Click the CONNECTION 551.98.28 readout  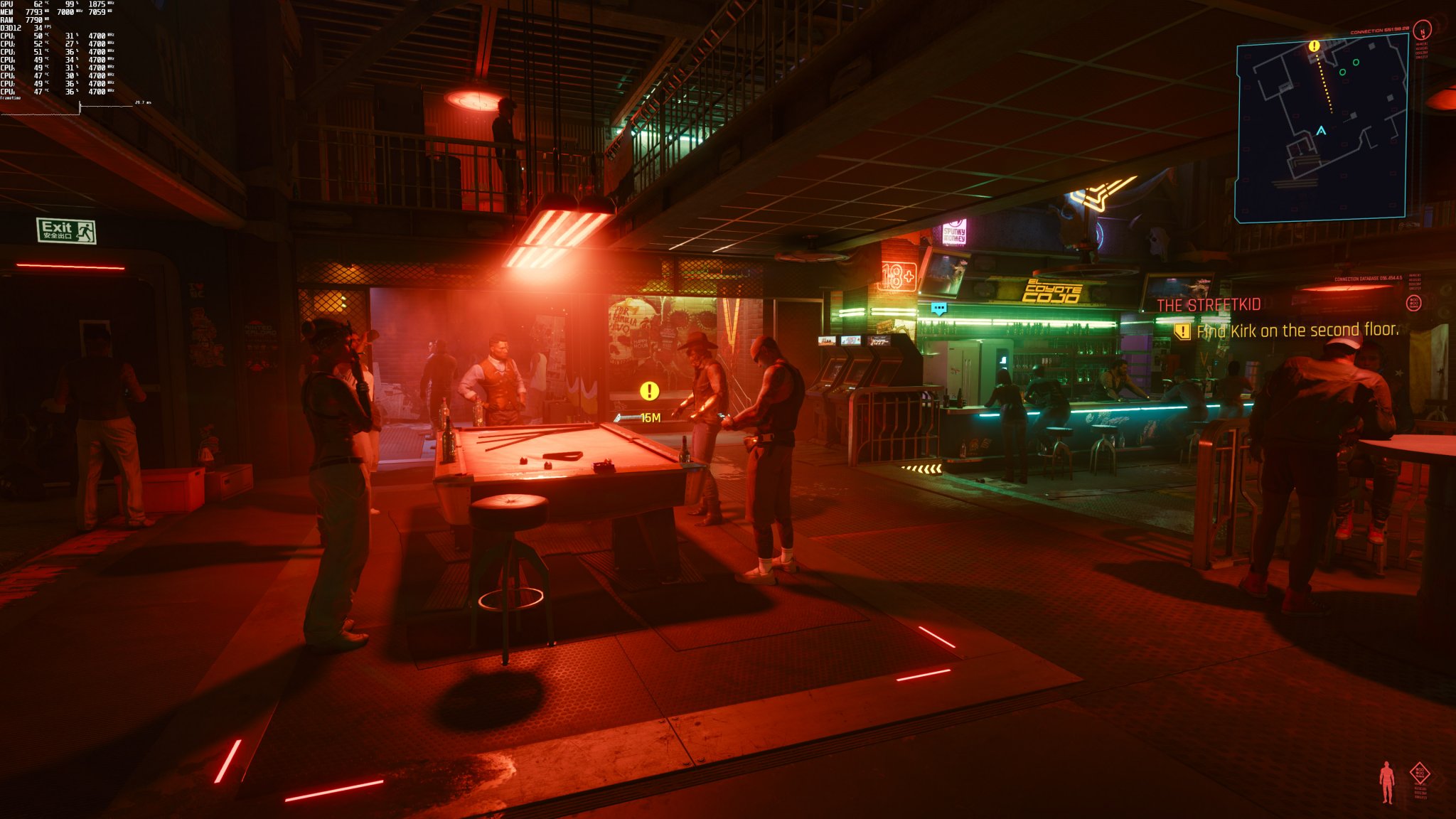[x=1379, y=31]
